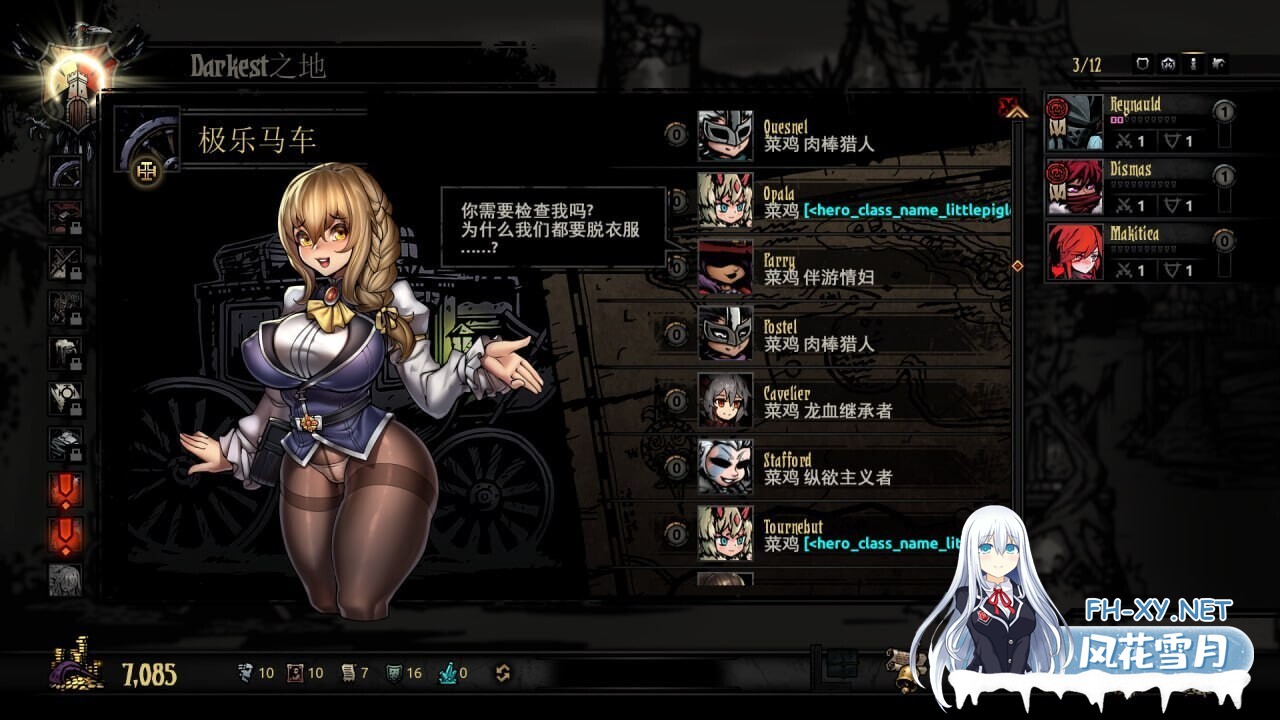Sort roster using the horse head icon
Viewport: 1280px width, 720px height.
[1219, 65]
